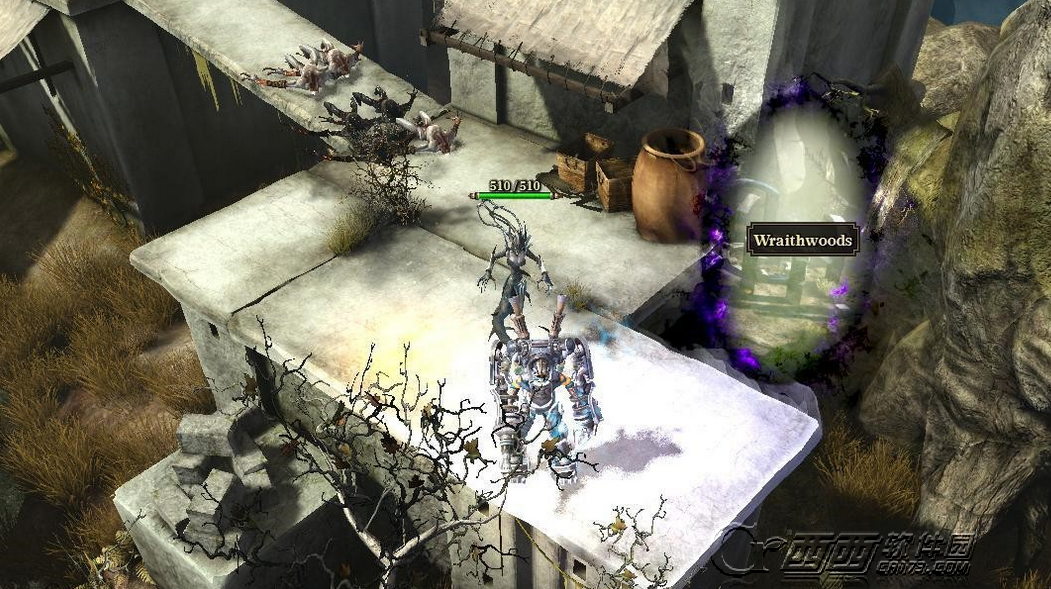This screenshot has width=1051, height=589.
Task: Select the Wraithwoods portal label
Action: 802,241
